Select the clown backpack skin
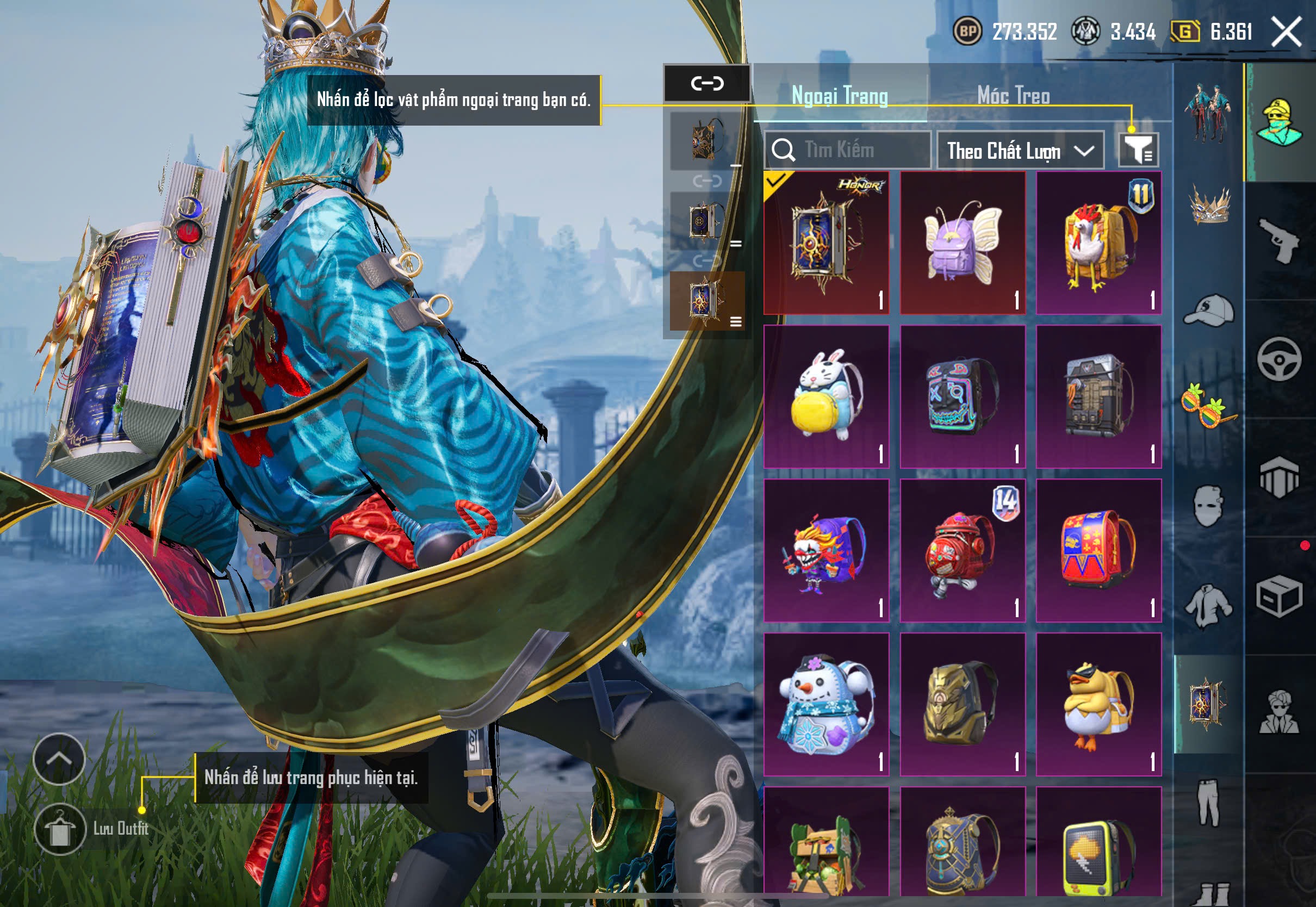Viewport: 1316px width, 907px height. [x=826, y=550]
